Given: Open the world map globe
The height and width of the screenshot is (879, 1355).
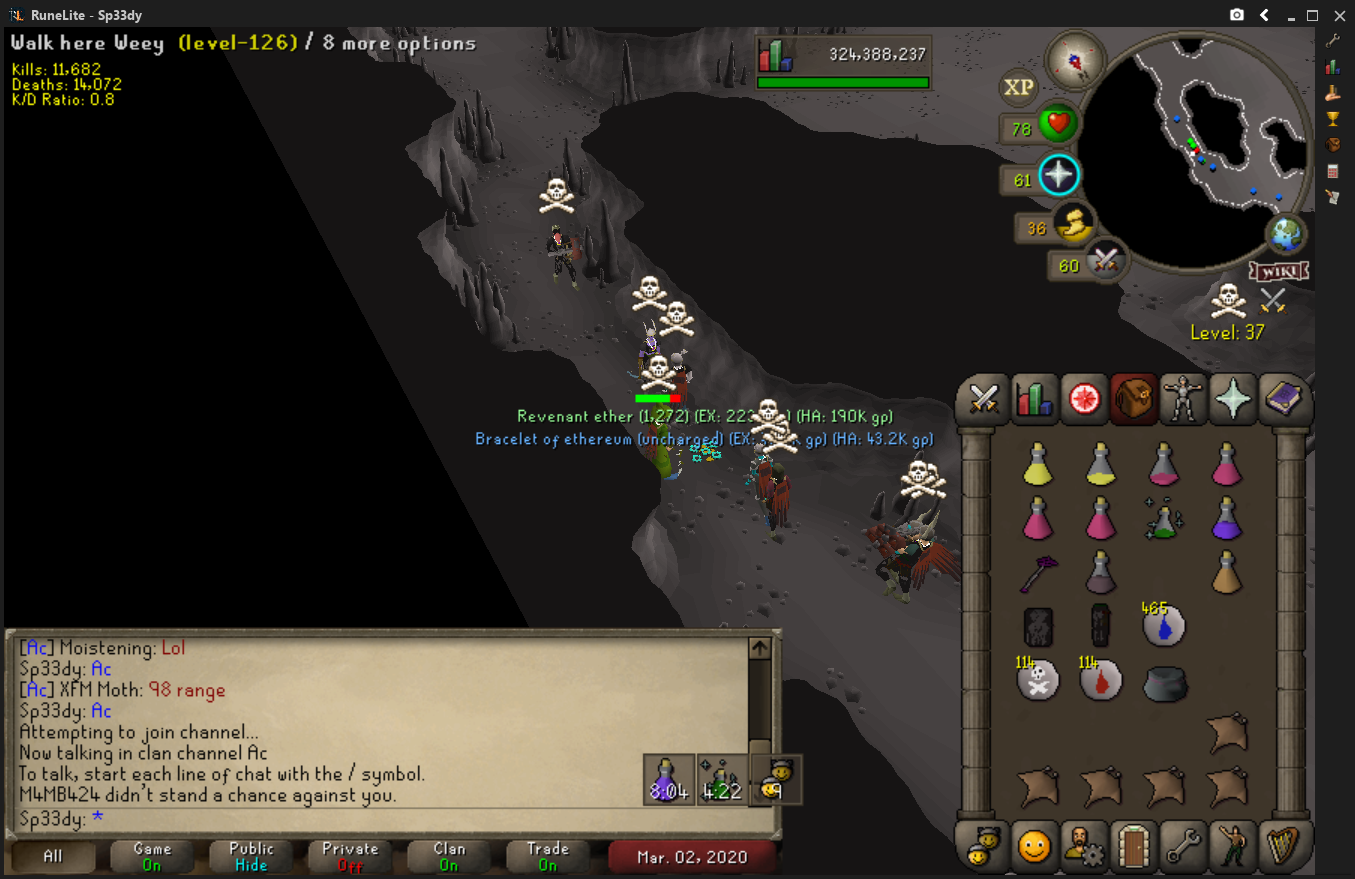Looking at the screenshot, I should (1286, 235).
